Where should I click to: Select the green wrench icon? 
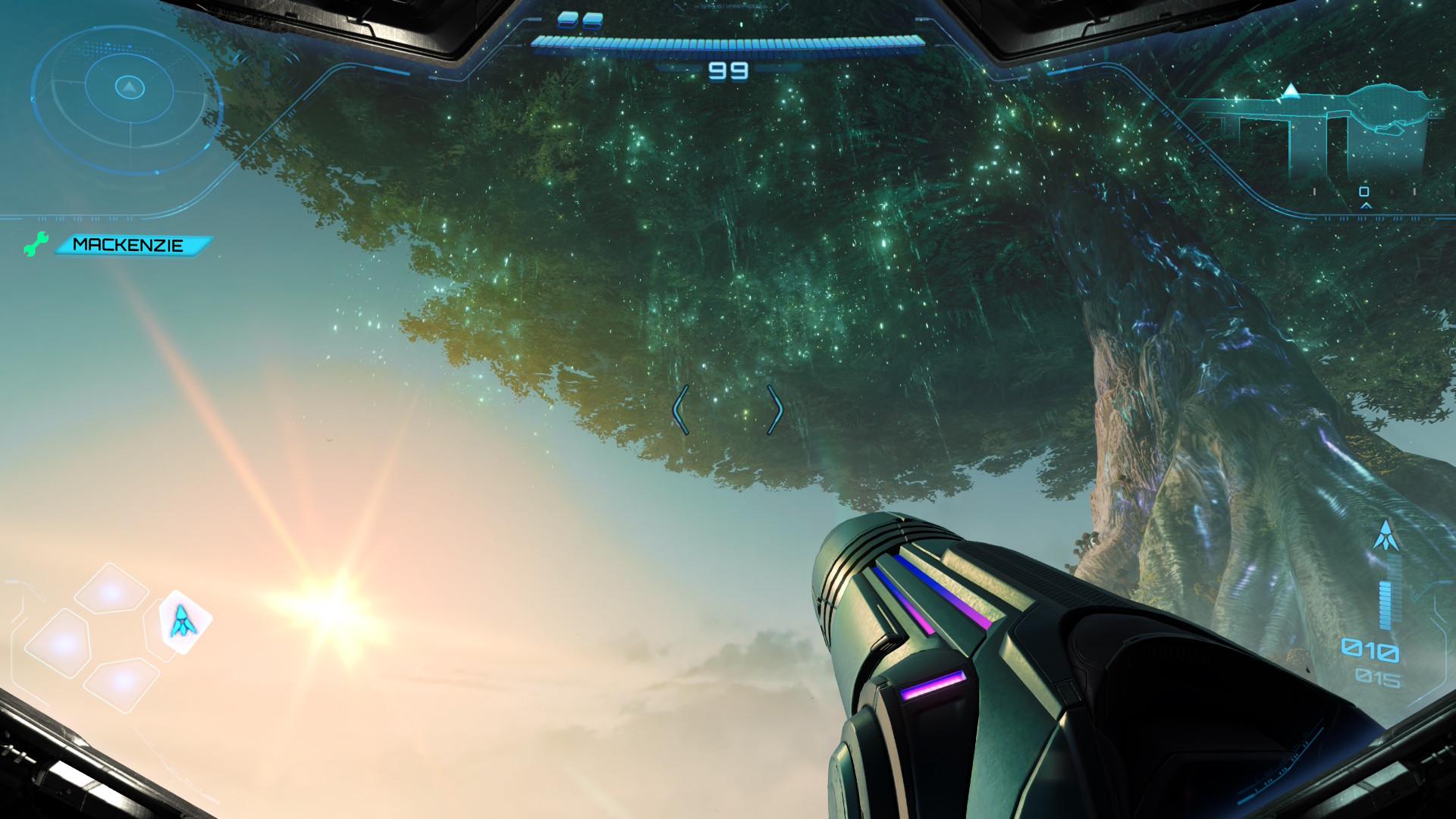pos(35,244)
